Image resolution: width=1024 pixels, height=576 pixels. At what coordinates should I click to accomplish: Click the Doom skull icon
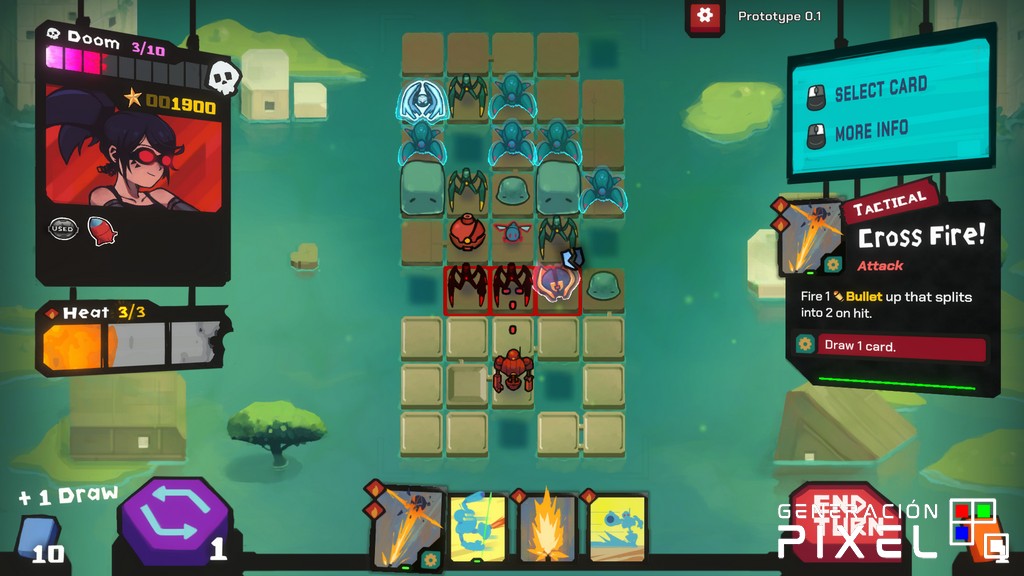[223, 77]
